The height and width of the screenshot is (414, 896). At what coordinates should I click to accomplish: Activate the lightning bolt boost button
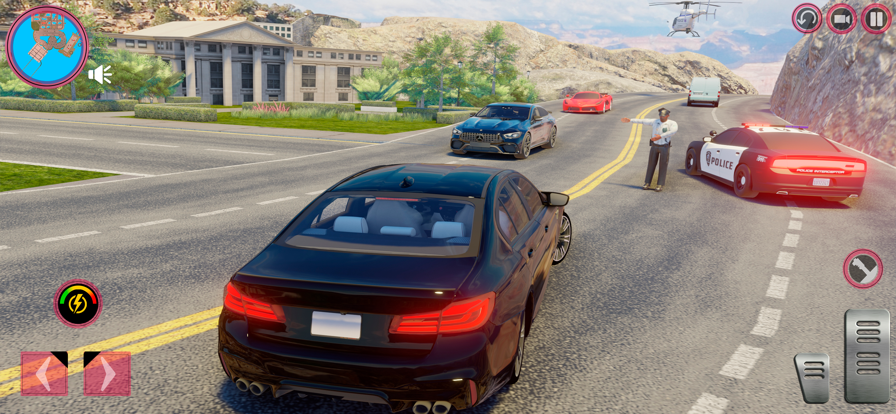[x=77, y=303]
